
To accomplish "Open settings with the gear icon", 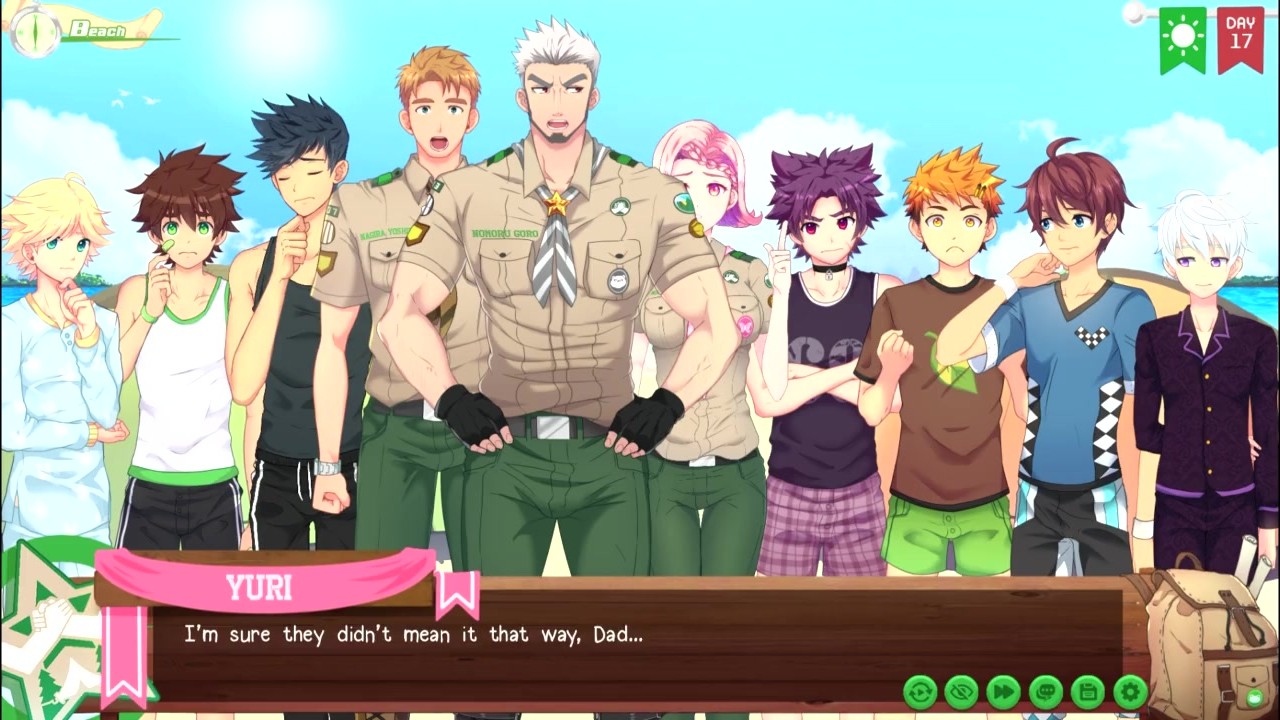I will 1130,691.
